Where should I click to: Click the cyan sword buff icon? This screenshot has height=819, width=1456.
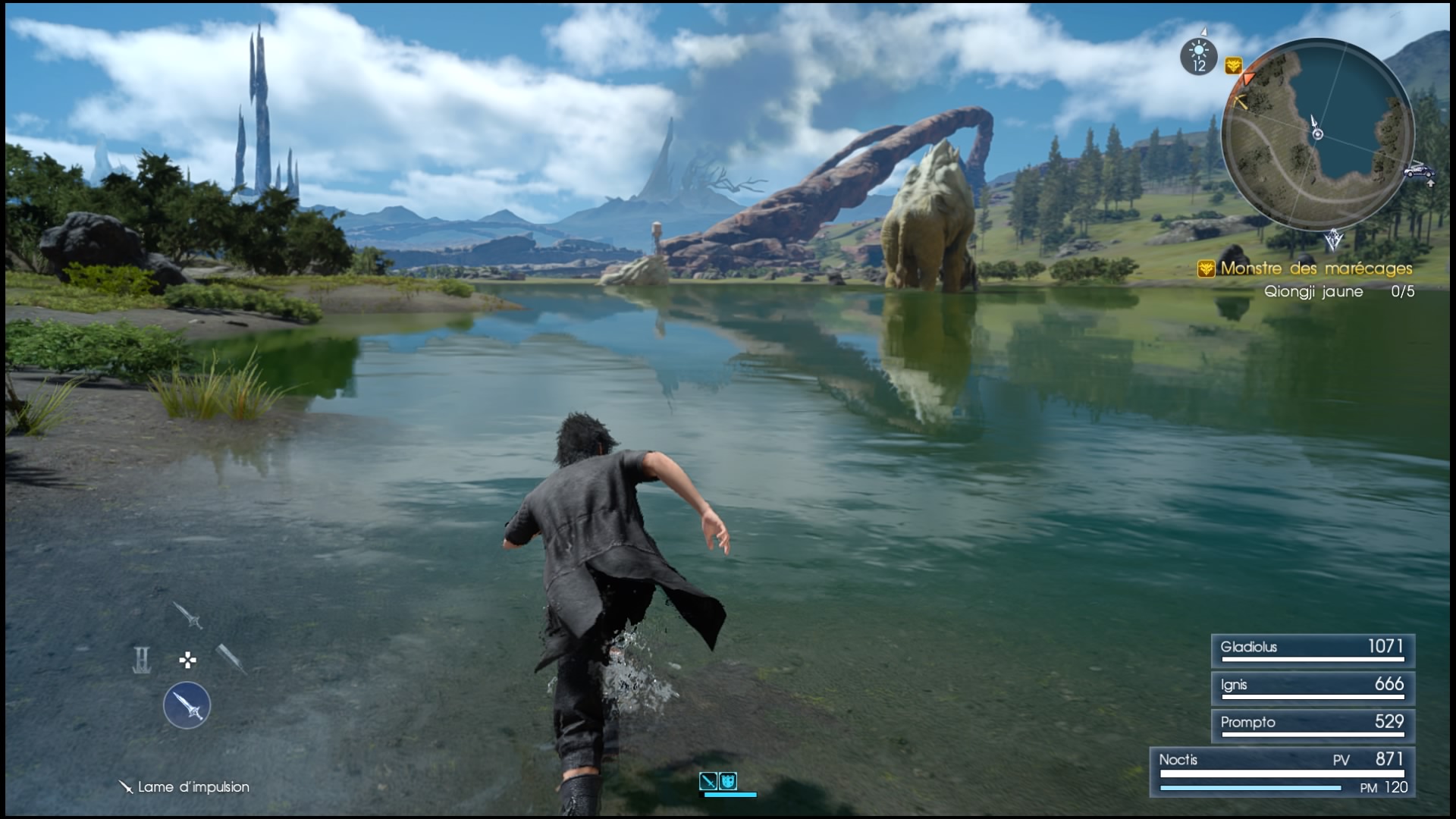pos(708,780)
